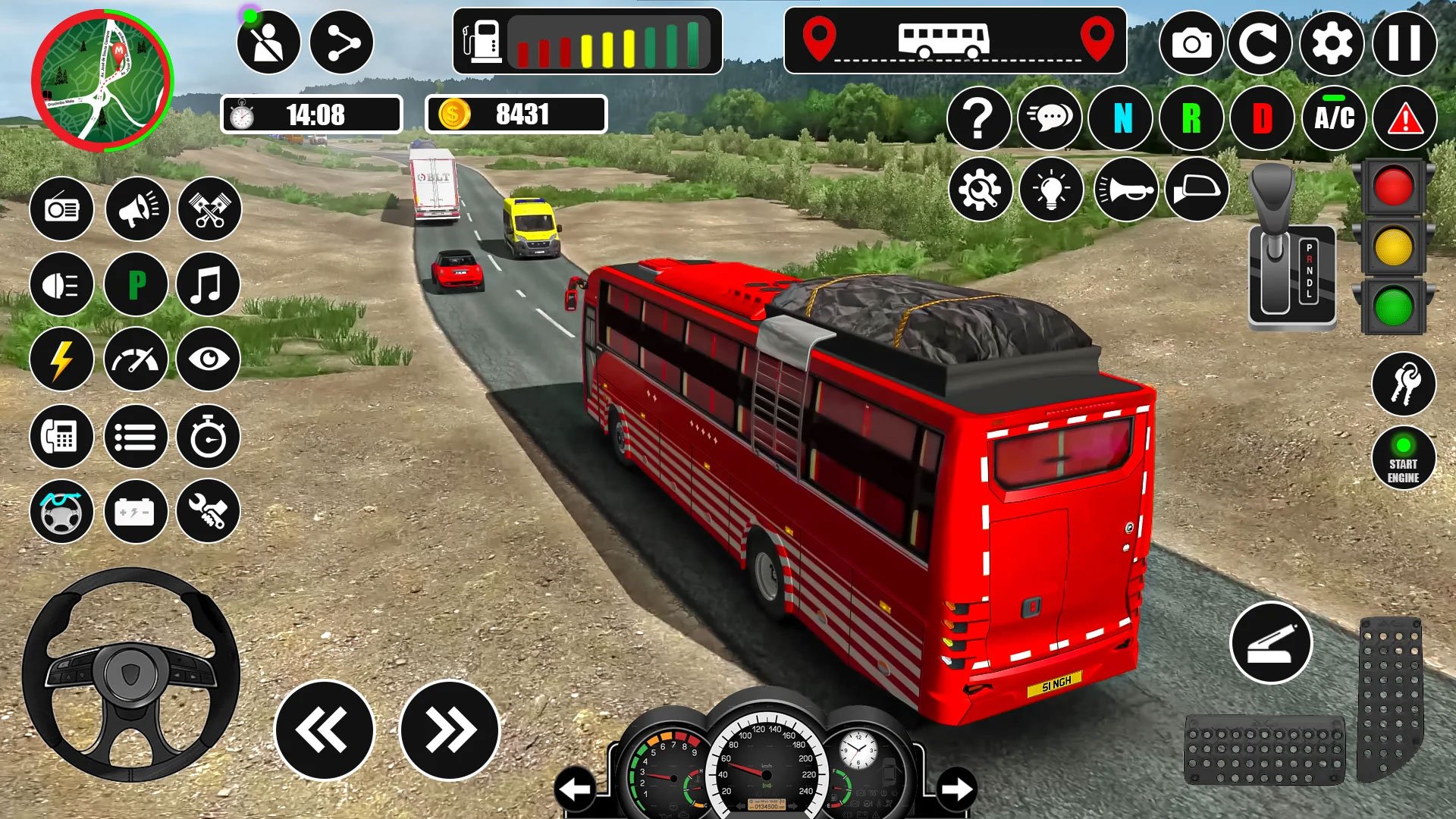Select Drive gear D
This screenshot has height=819, width=1456.
click(x=1262, y=119)
